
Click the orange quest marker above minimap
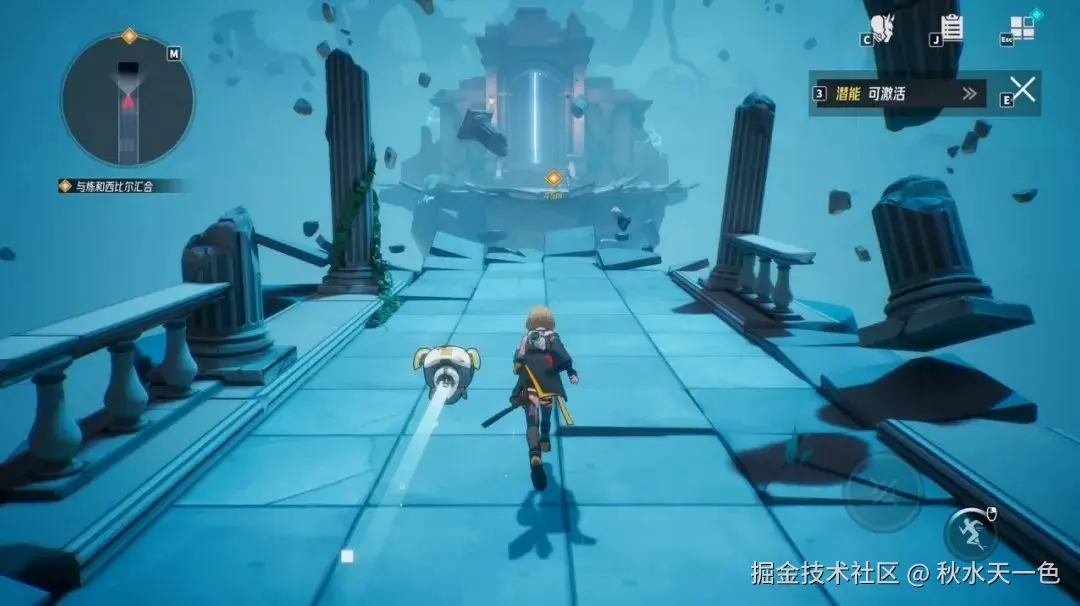click(x=129, y=37)
